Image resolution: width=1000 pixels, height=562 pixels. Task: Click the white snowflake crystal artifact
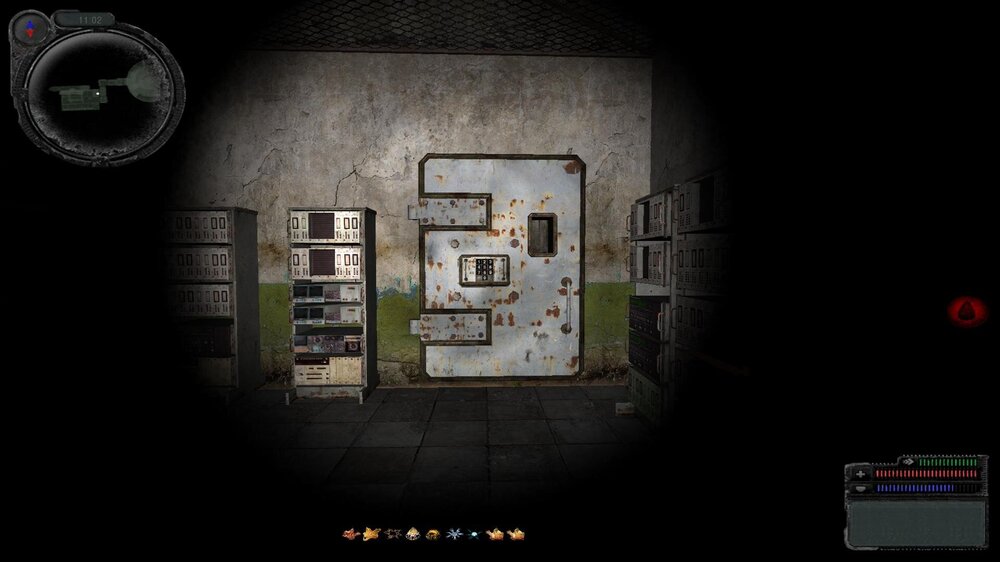click(x=455, y=534)
